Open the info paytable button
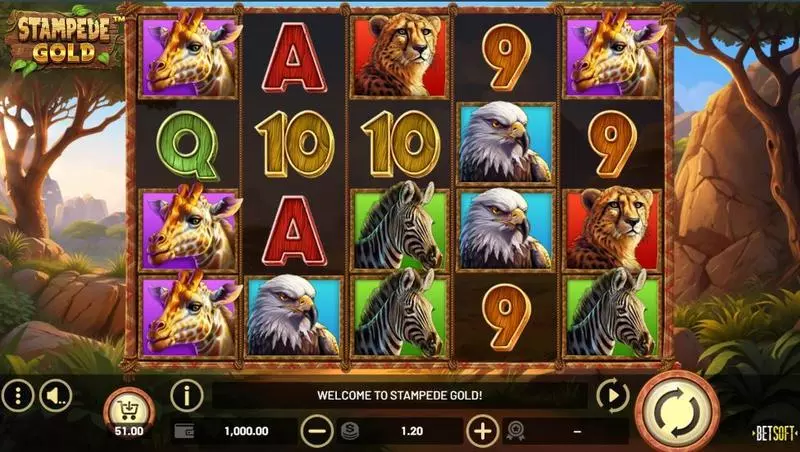 click(x=186, y=396)
